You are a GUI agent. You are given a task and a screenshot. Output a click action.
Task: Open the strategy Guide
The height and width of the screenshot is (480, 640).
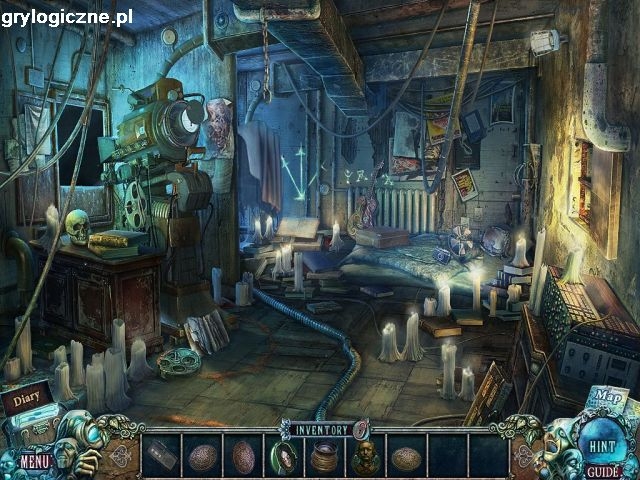tap(602, 470)
